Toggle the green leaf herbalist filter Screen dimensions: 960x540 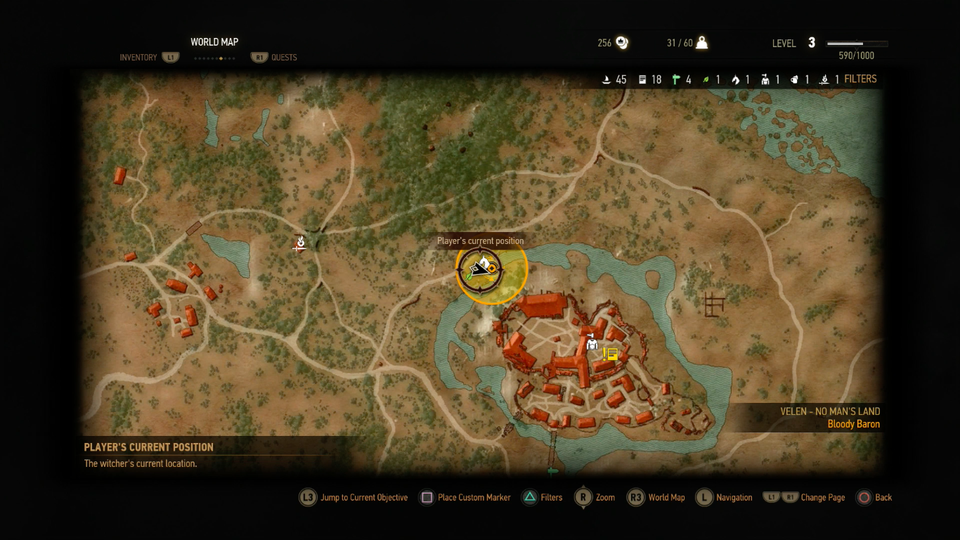tap(706, 79)
